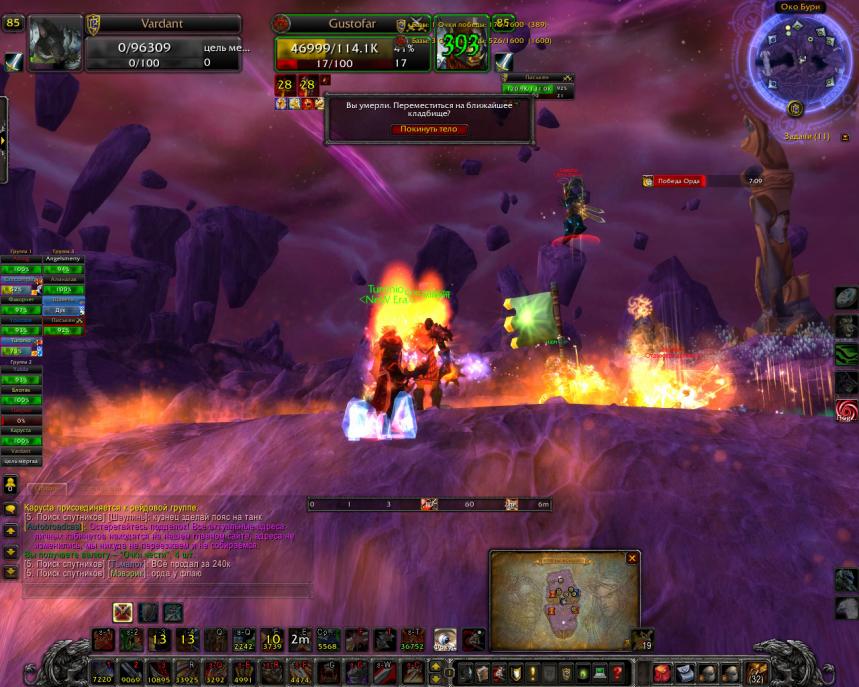Open the social chat bell button
Viewport: 859px width, 687px height.
10,484
